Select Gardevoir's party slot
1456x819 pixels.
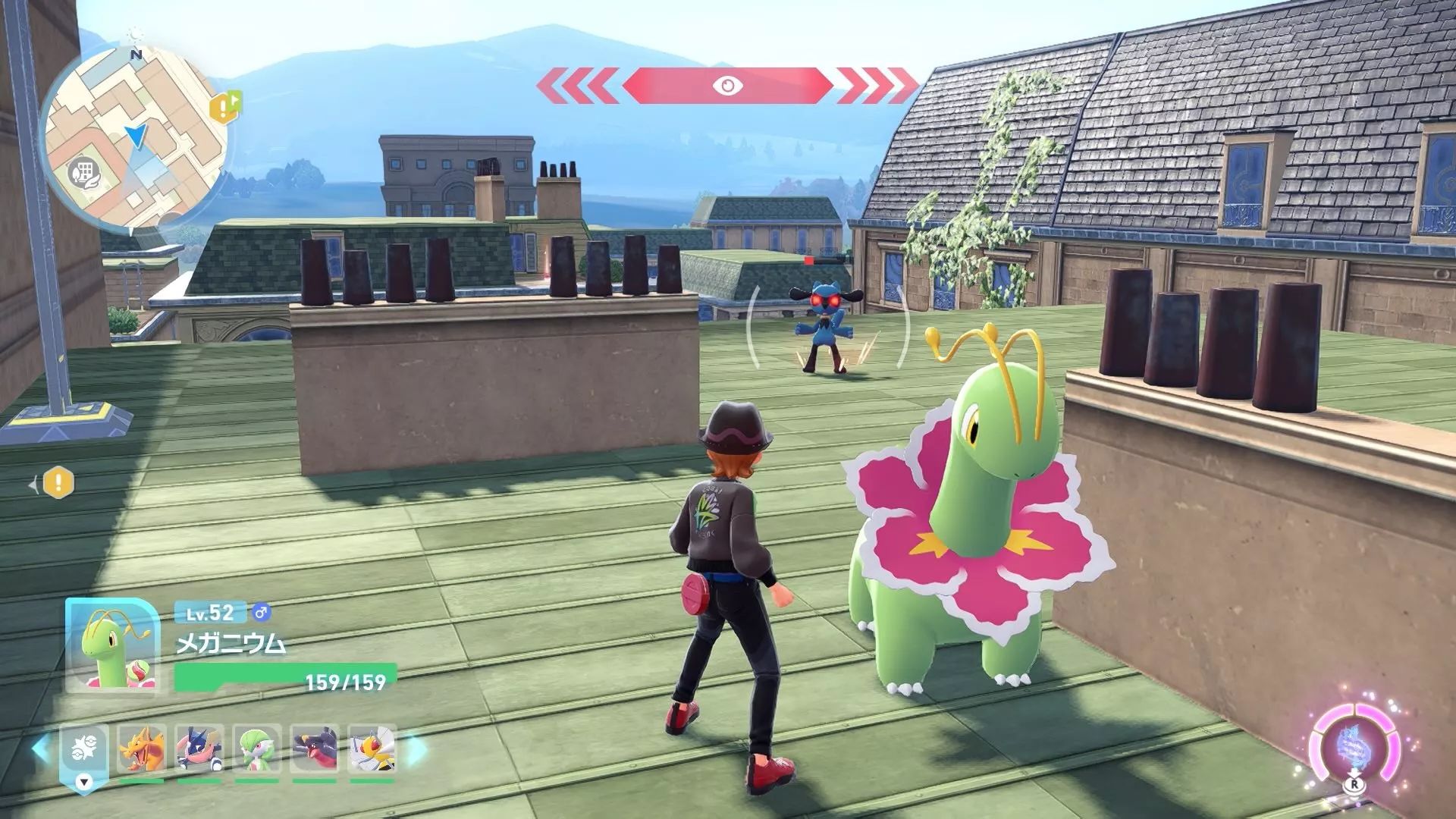[258, 748]
